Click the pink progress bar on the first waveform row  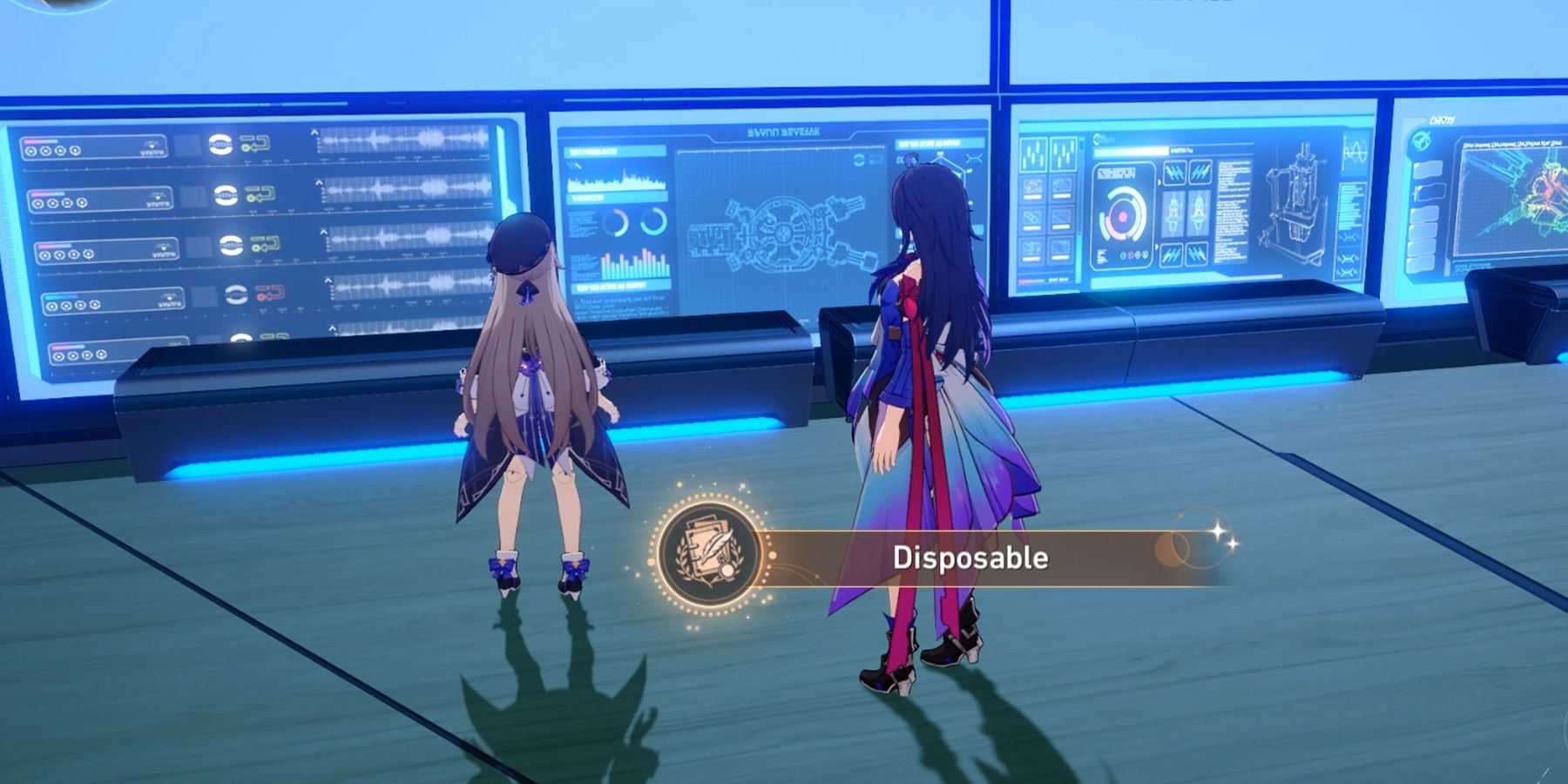[x=39, y=141]
